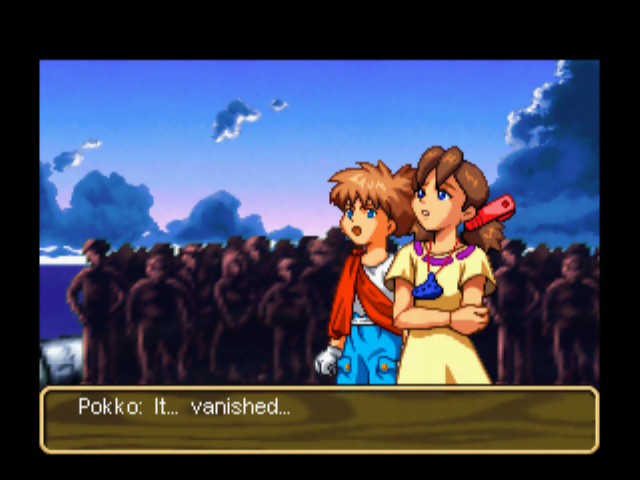
Task: Advance Pokko's dialogue text box
Action: 319,420
